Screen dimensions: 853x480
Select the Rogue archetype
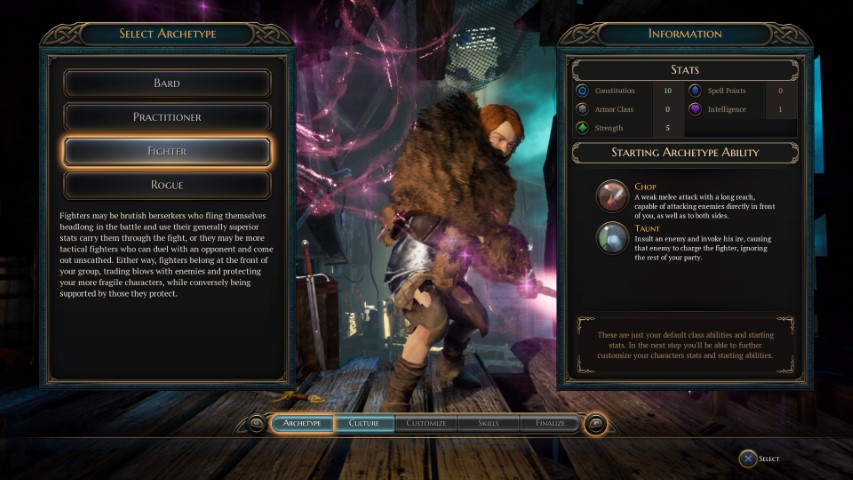click(167, 185)
